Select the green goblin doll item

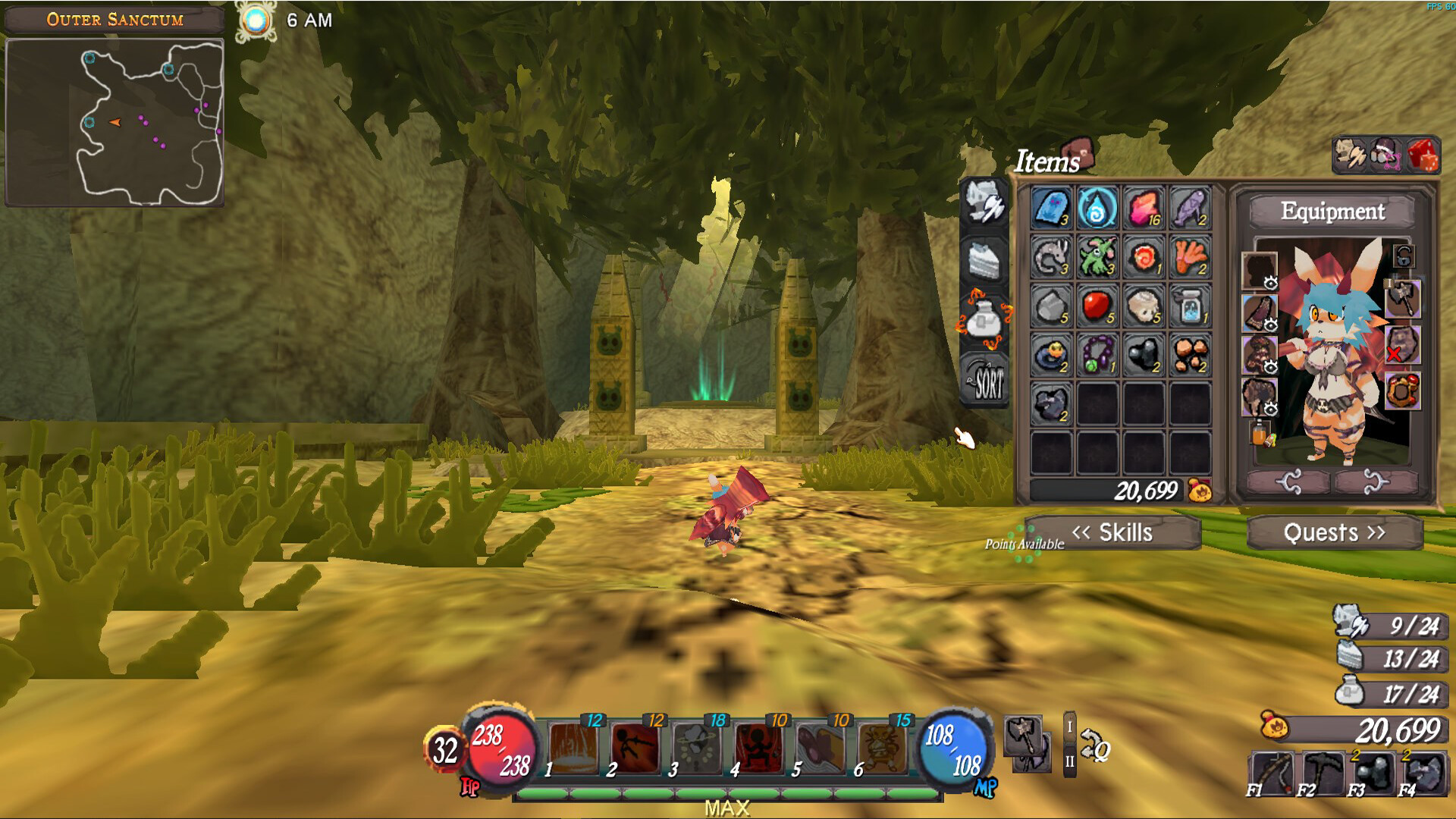[1097, 256]
